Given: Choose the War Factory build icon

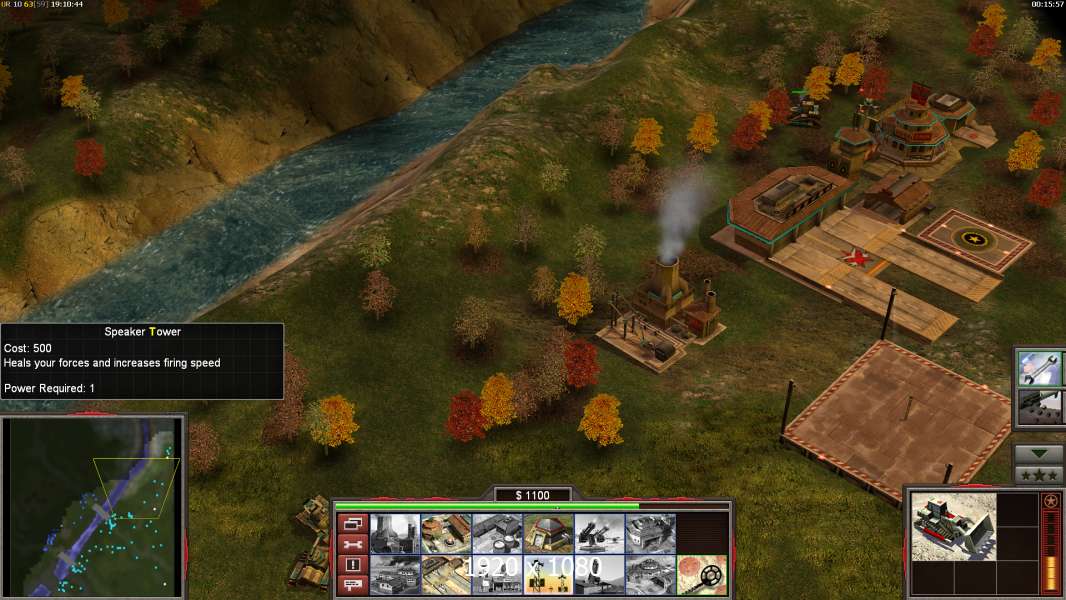Looking at the screenshot, I should [x=650, y=534].
